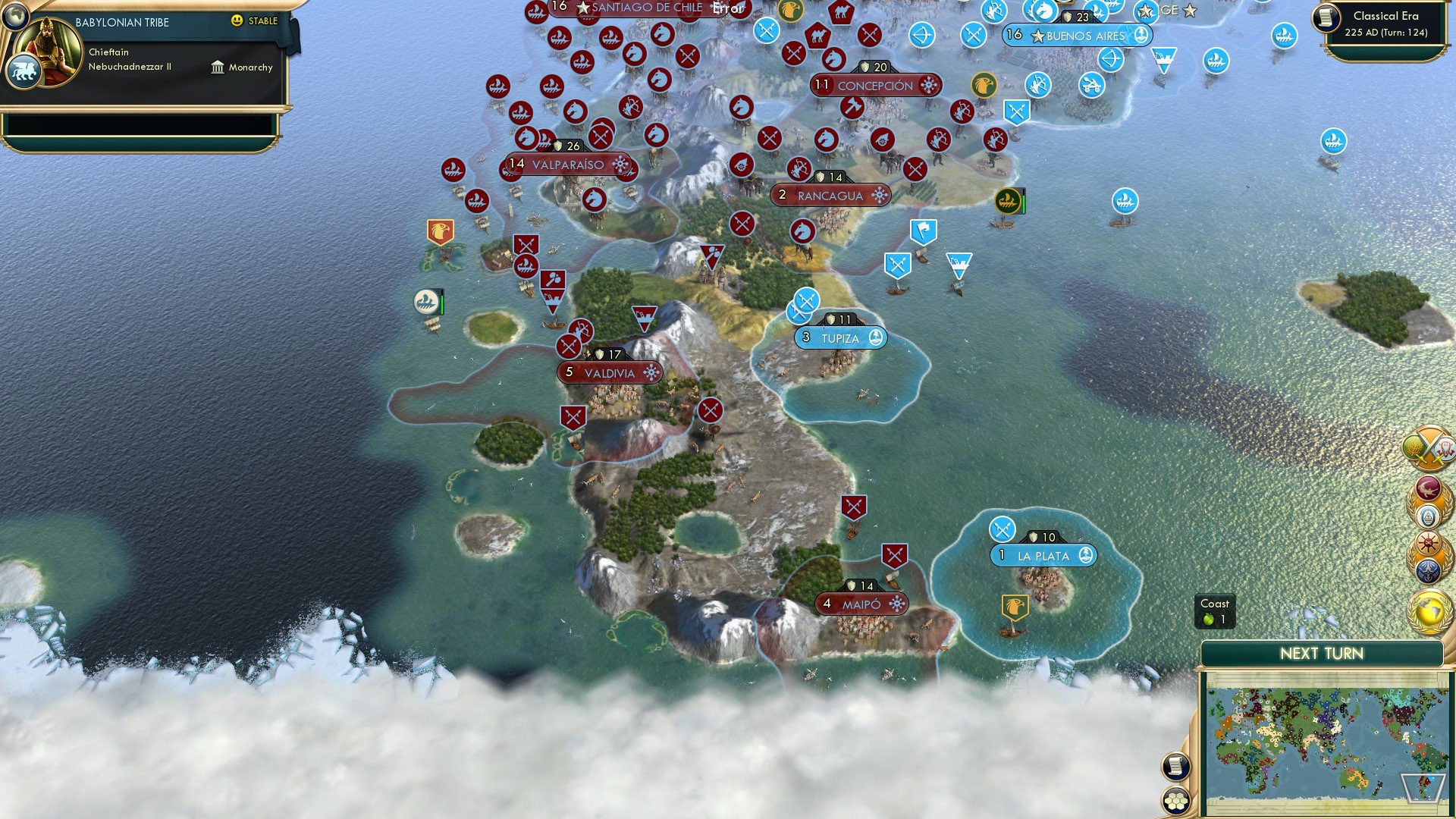Click the Coast tile yield tooltip panel
The image size is (1456, 819).
click(1215, 610)
